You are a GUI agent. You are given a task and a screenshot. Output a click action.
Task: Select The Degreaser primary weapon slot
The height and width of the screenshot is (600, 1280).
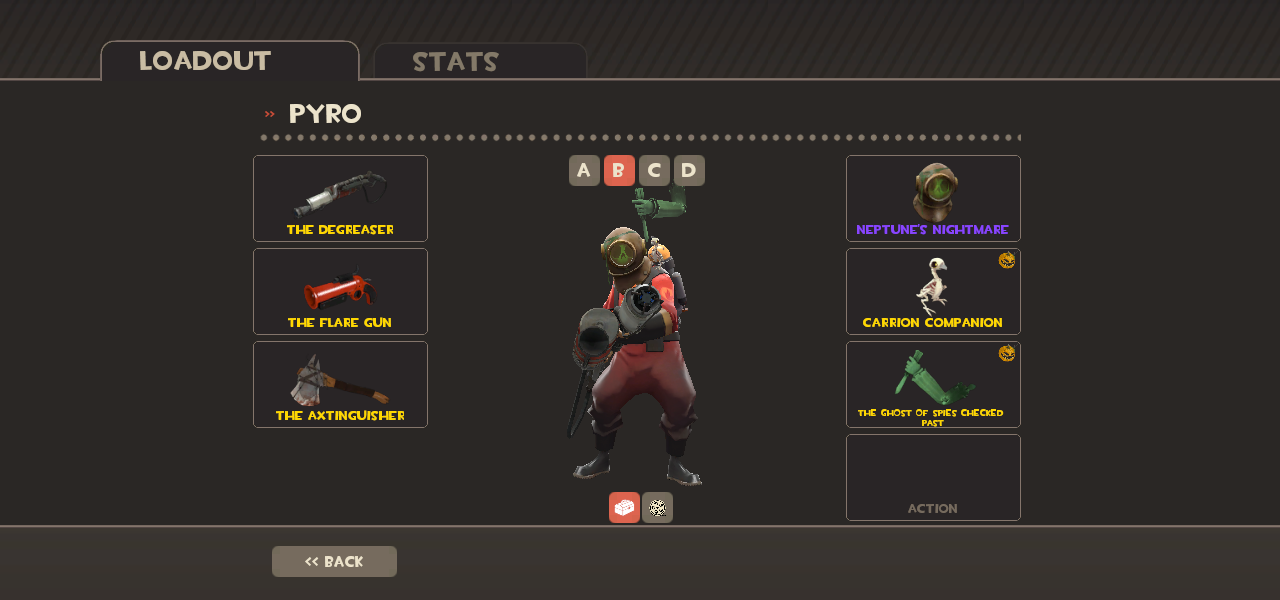point(340,198)
